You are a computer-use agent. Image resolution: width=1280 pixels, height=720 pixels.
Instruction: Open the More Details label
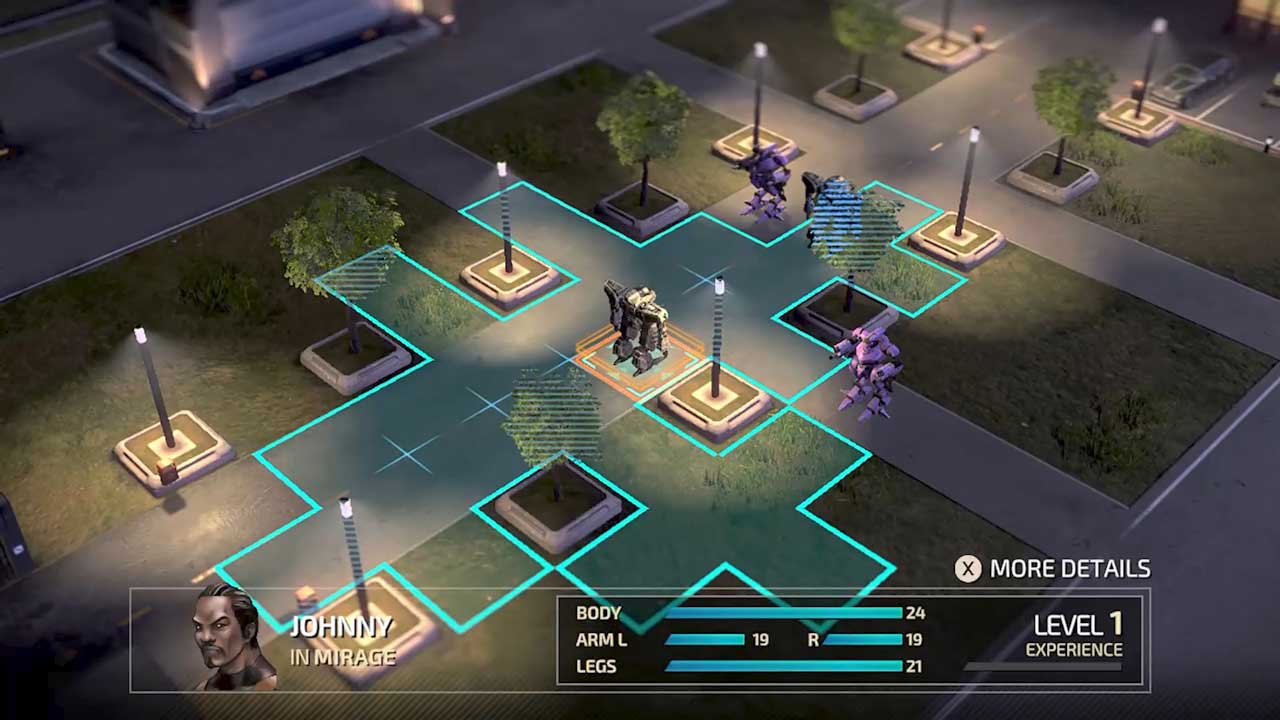pos(1069,569)
